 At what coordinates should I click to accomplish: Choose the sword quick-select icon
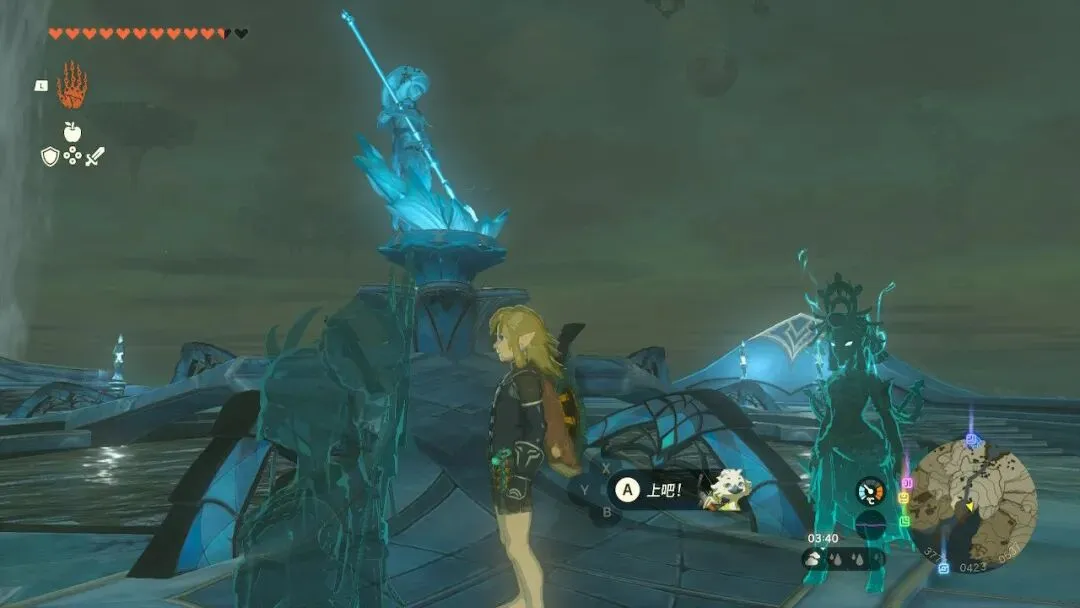[95, 156]
